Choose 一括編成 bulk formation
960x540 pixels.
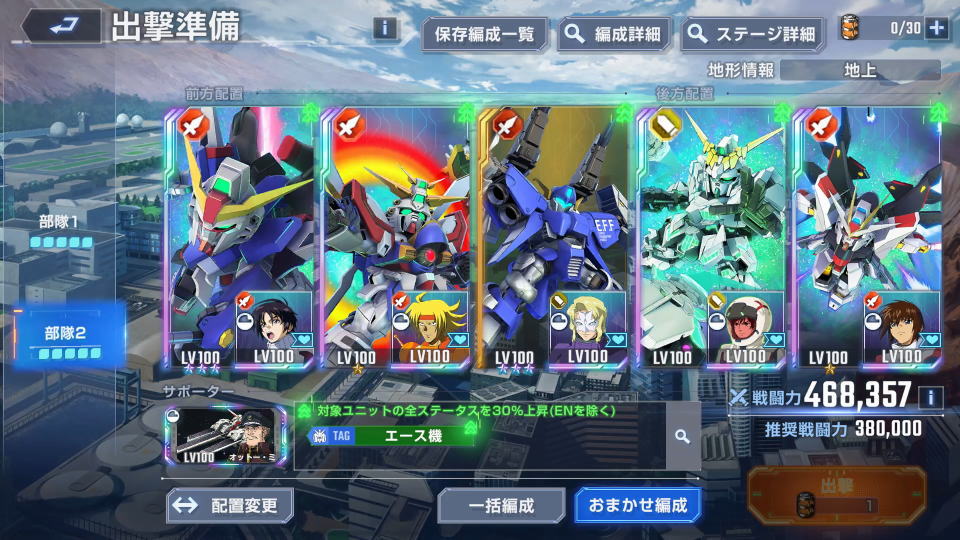501,505
